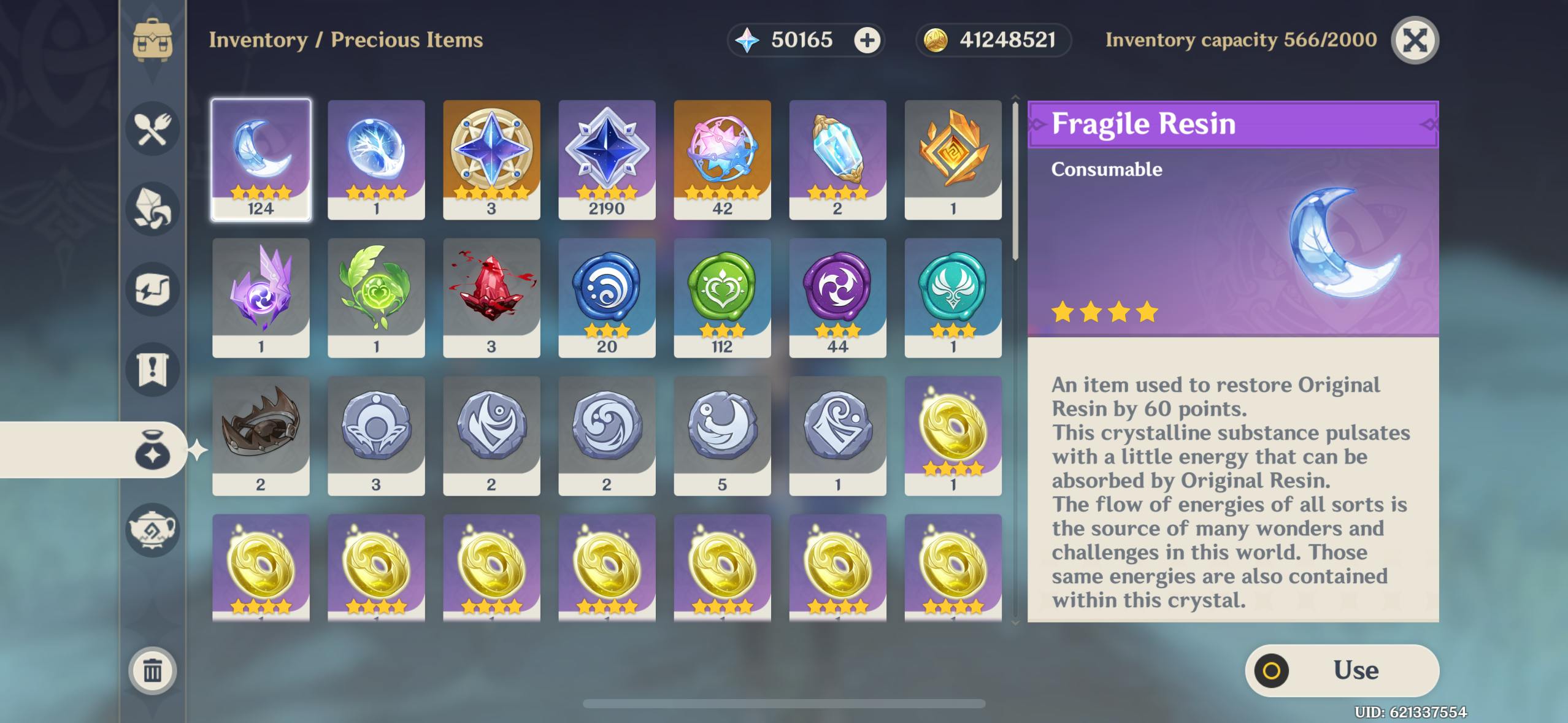Open the trash can delete mode
The width and height of the screenshot is (1568, 723).
click(152, 671)
